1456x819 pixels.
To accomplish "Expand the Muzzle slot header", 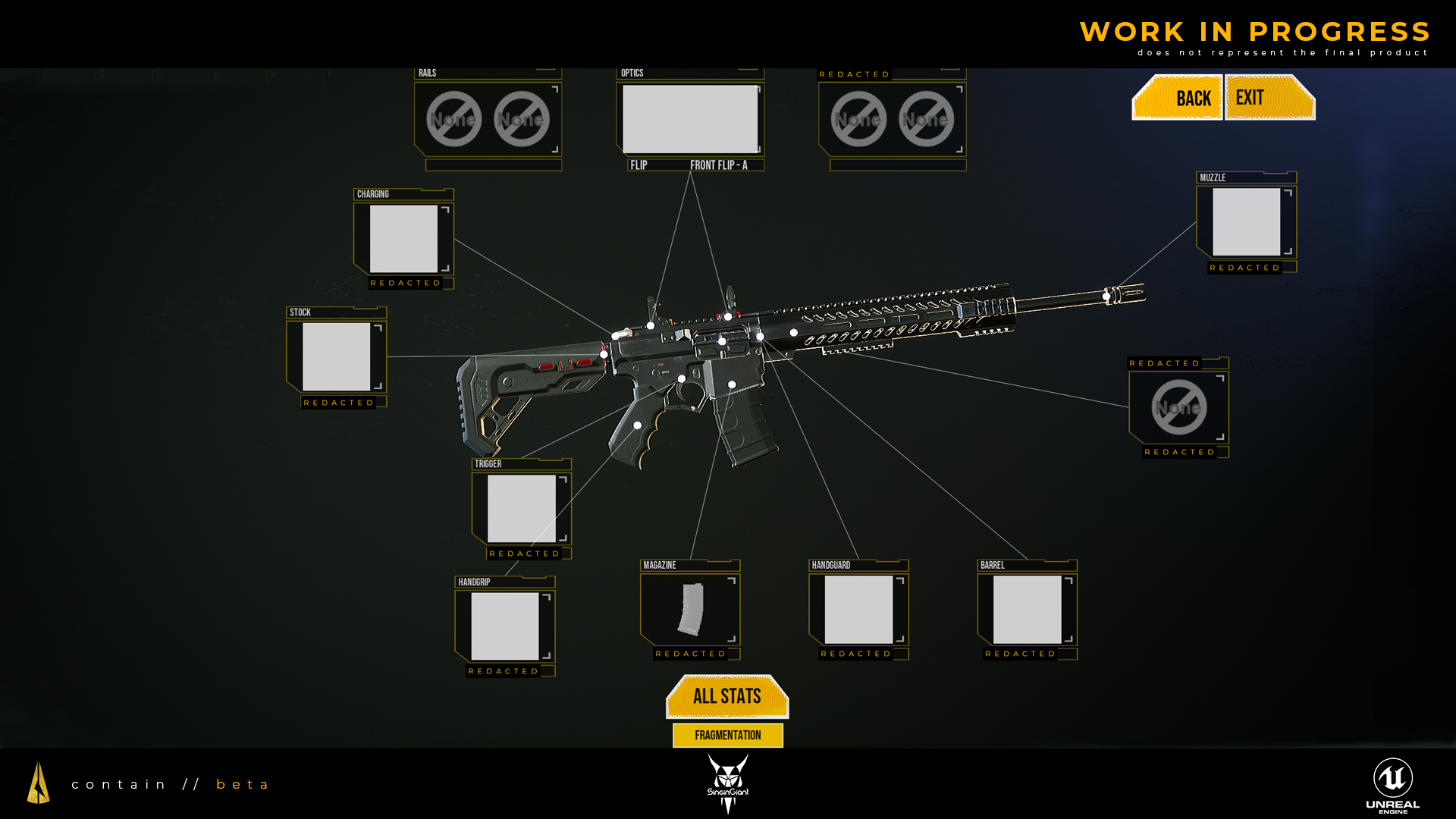I will tap(1213, 177).
